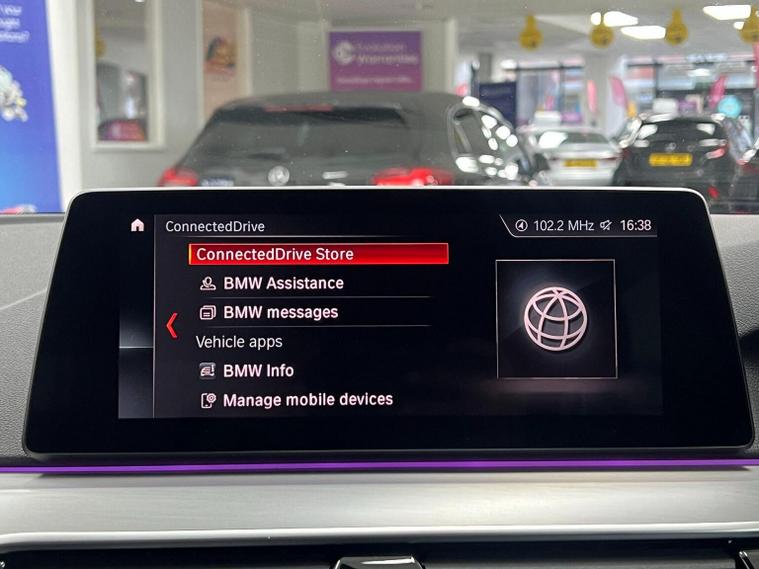This screenshot has height=569, width=759.
Task: Click the red back arrow
Action: coord(171,325)
